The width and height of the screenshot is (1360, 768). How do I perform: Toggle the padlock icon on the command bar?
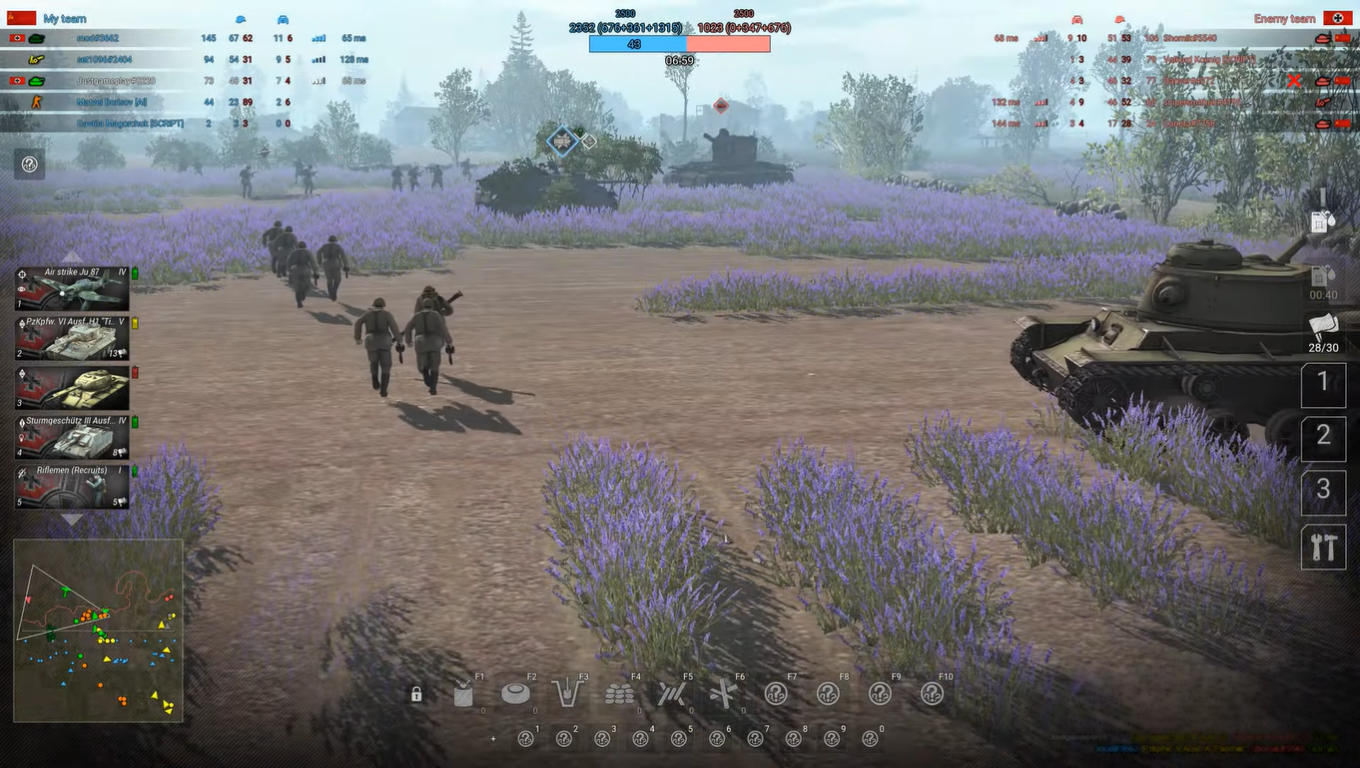coord(415,692)
